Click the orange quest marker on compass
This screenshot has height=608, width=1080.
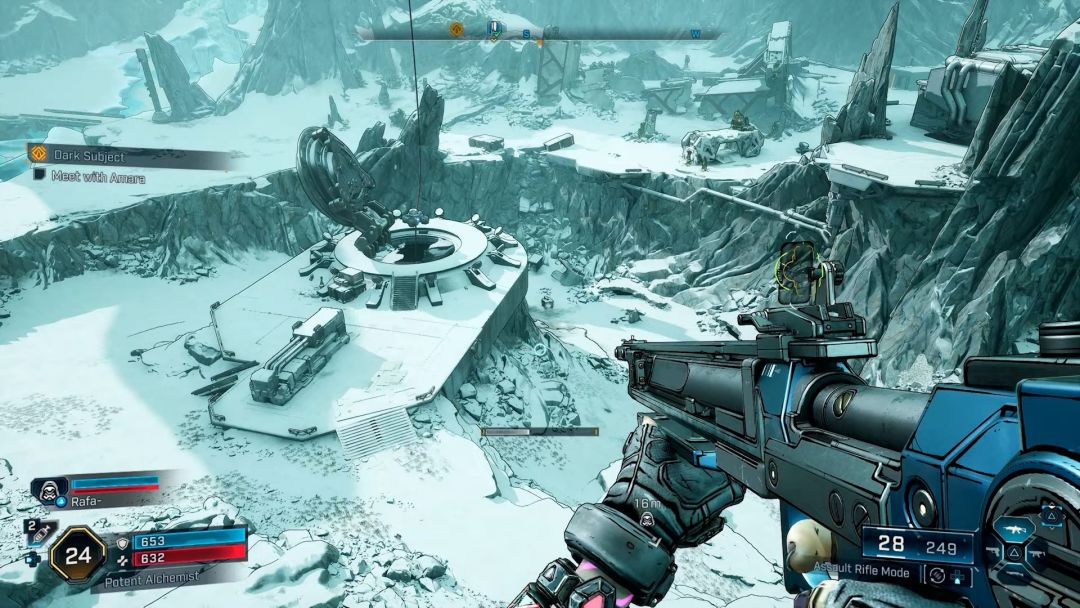pos(456,30)
